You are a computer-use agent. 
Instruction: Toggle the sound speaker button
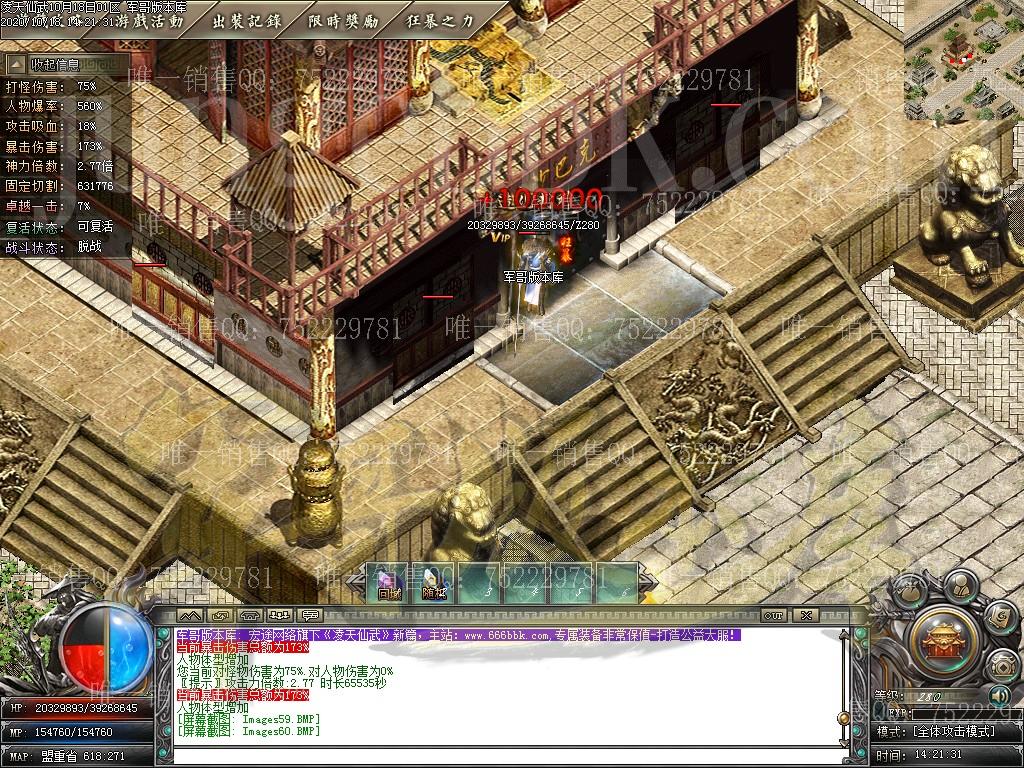click(998, 695)
